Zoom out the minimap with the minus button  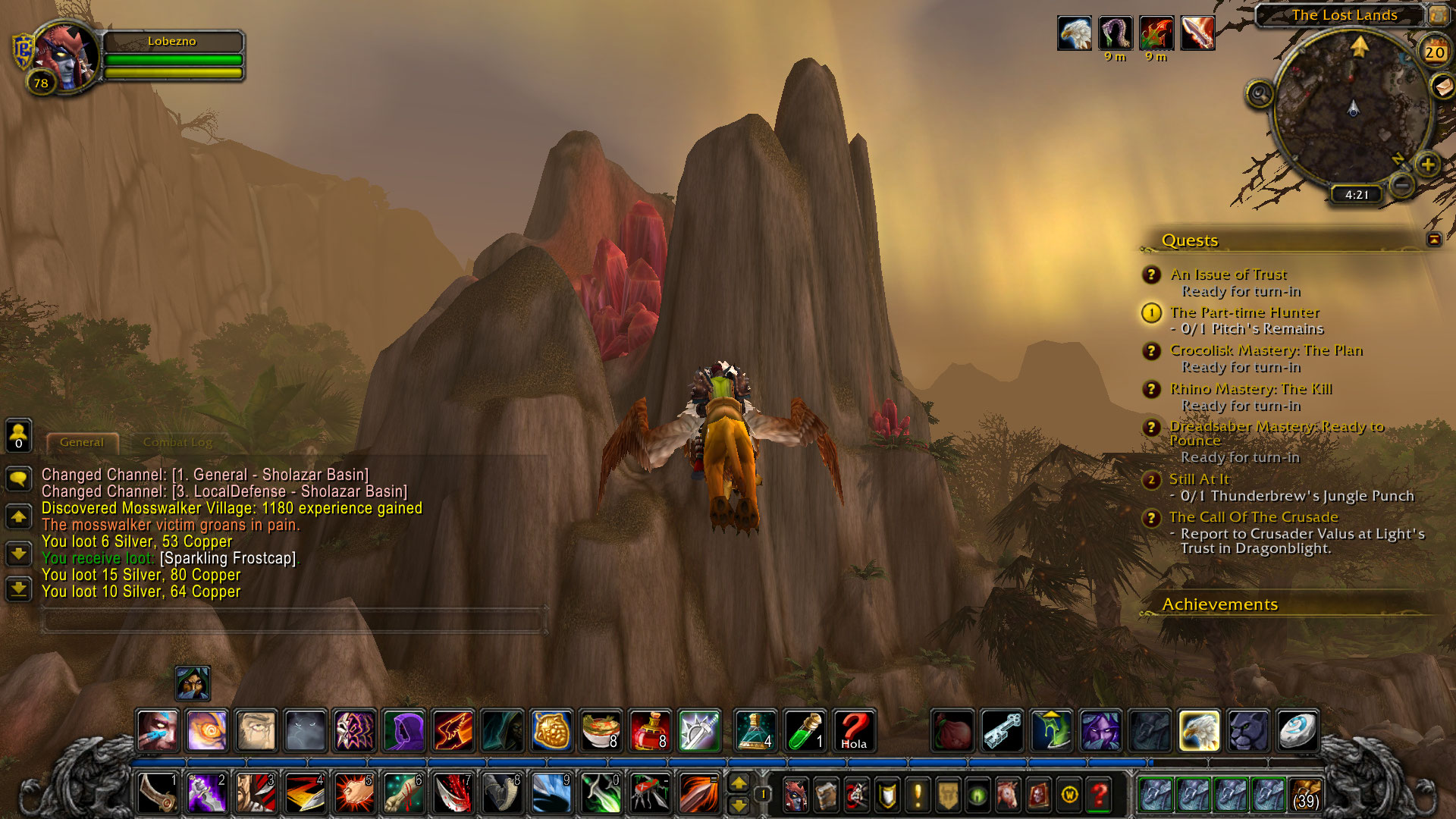click(x=1402, y=184)
